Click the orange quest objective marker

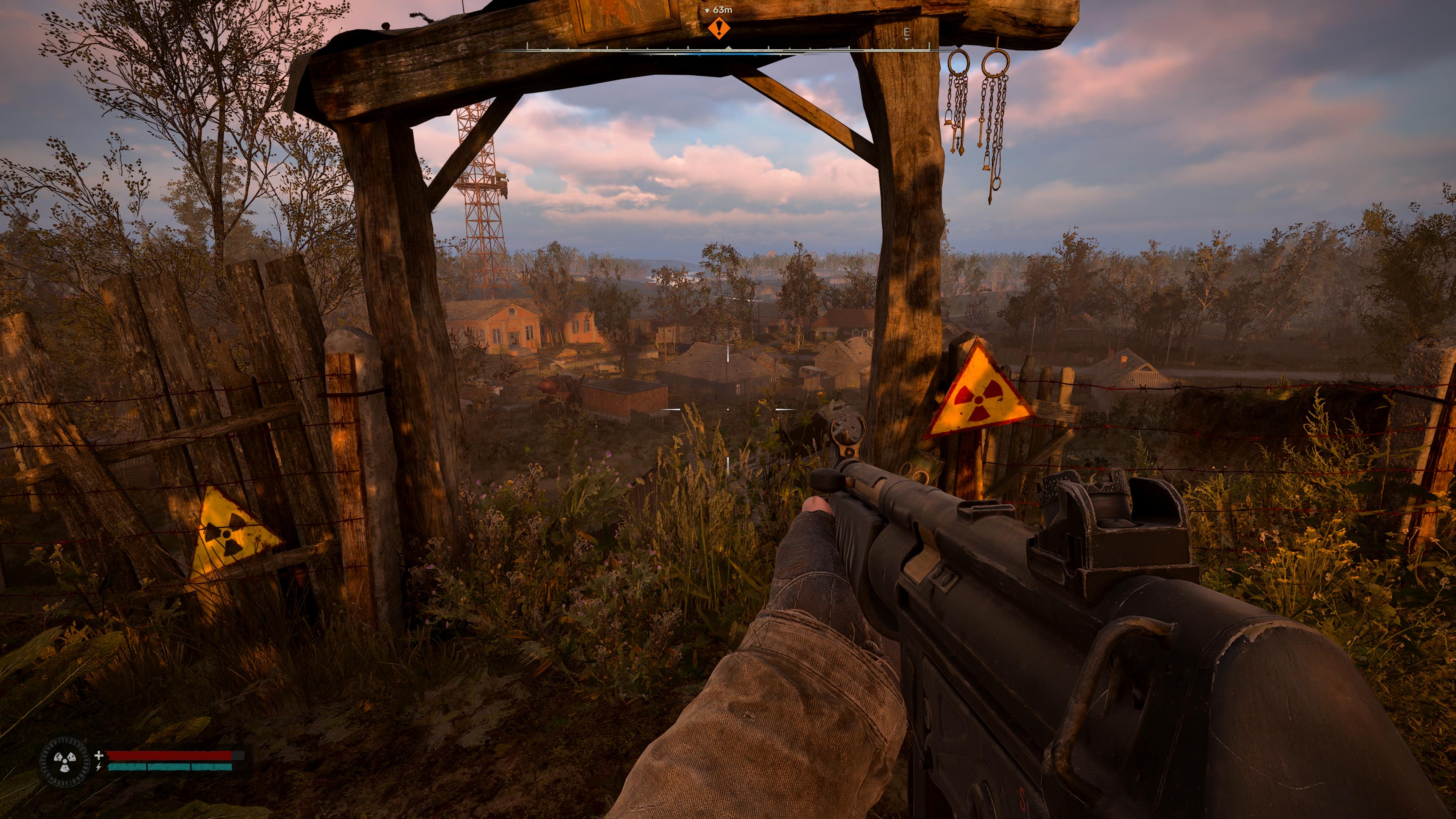pyautogui.click(x=719, y=28)
